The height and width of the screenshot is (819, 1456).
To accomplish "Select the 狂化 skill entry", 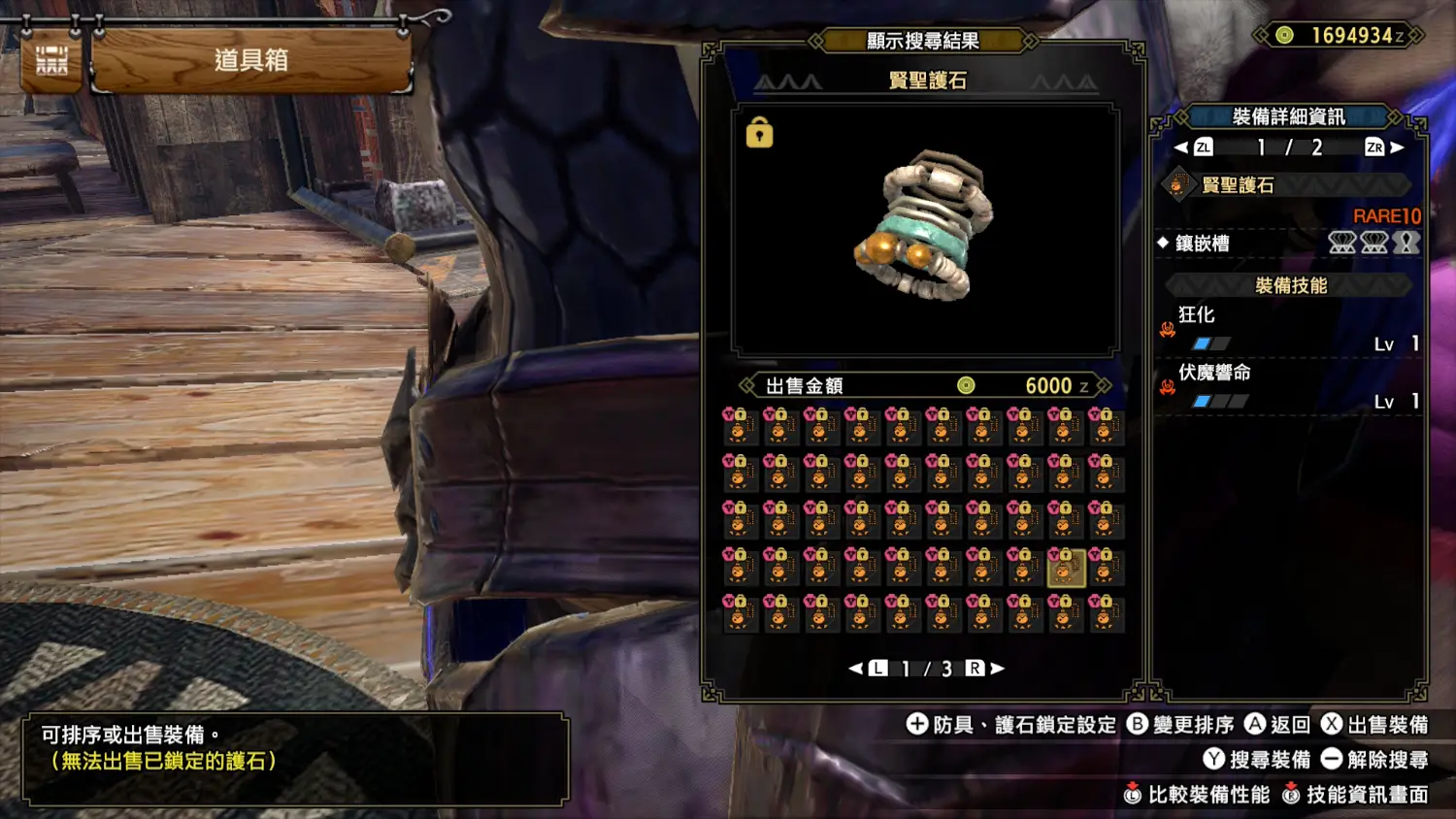I will (x=1289, y=329).
